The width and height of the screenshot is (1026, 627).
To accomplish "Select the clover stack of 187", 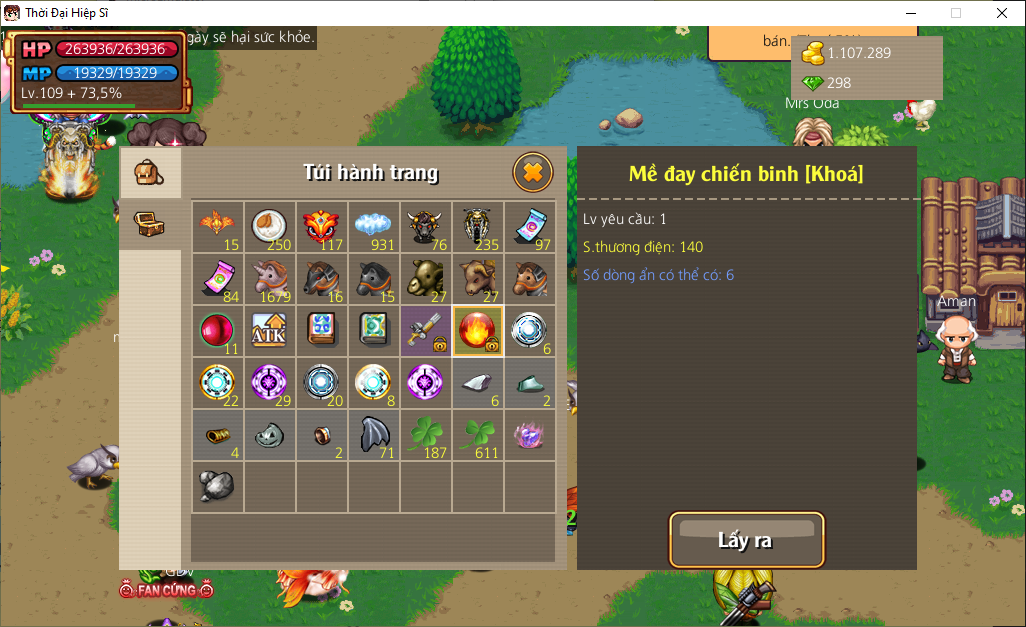I will [x=426, y=435].
